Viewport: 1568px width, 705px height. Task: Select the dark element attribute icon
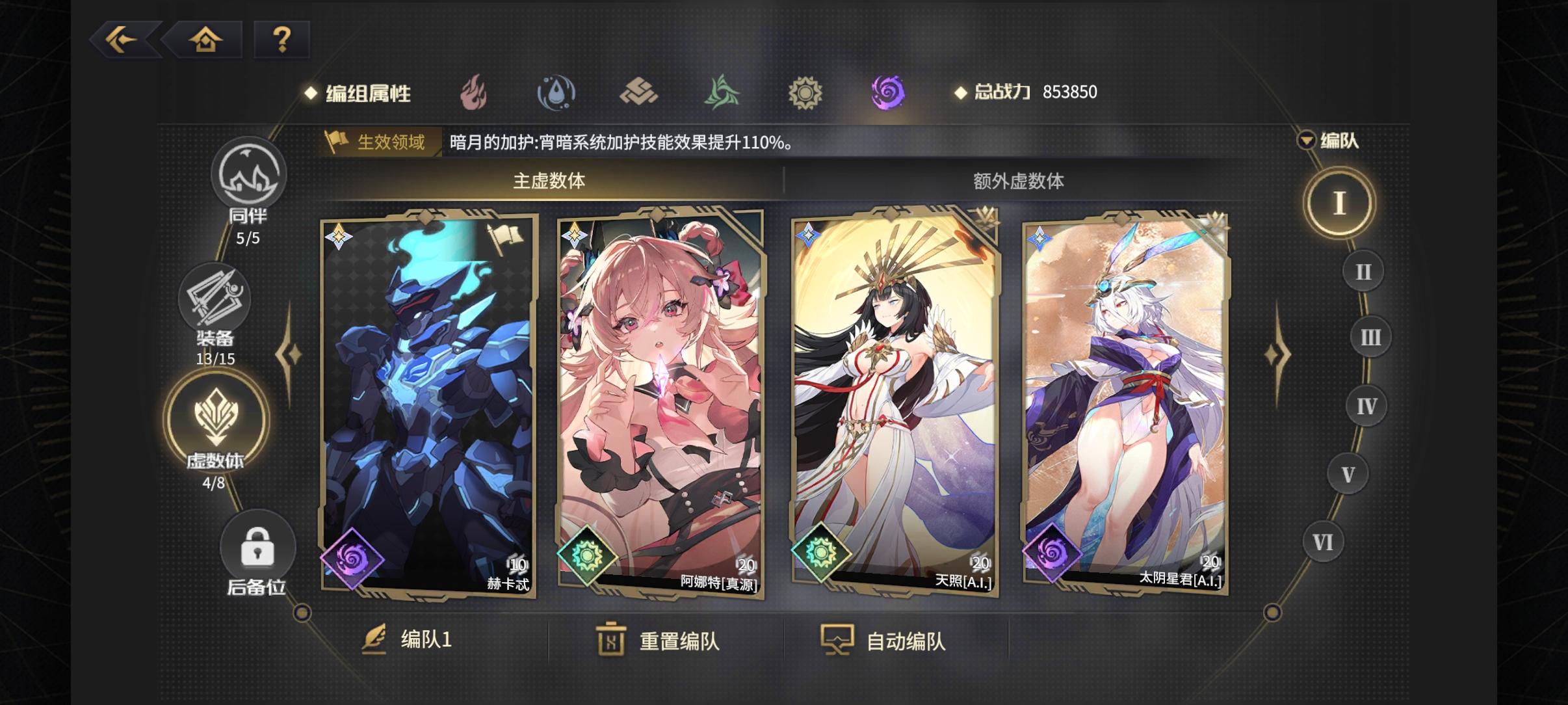pos(887,92)
